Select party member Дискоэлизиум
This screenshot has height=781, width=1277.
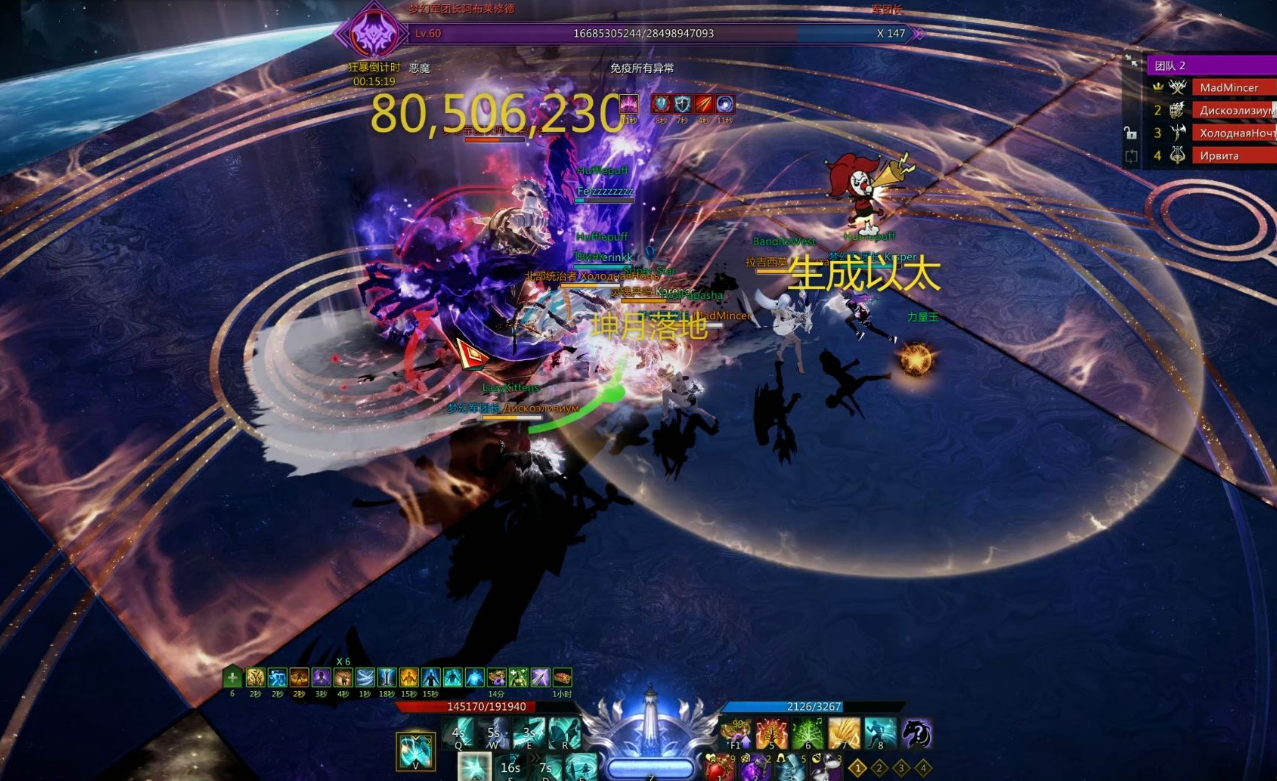[1233, 110]
